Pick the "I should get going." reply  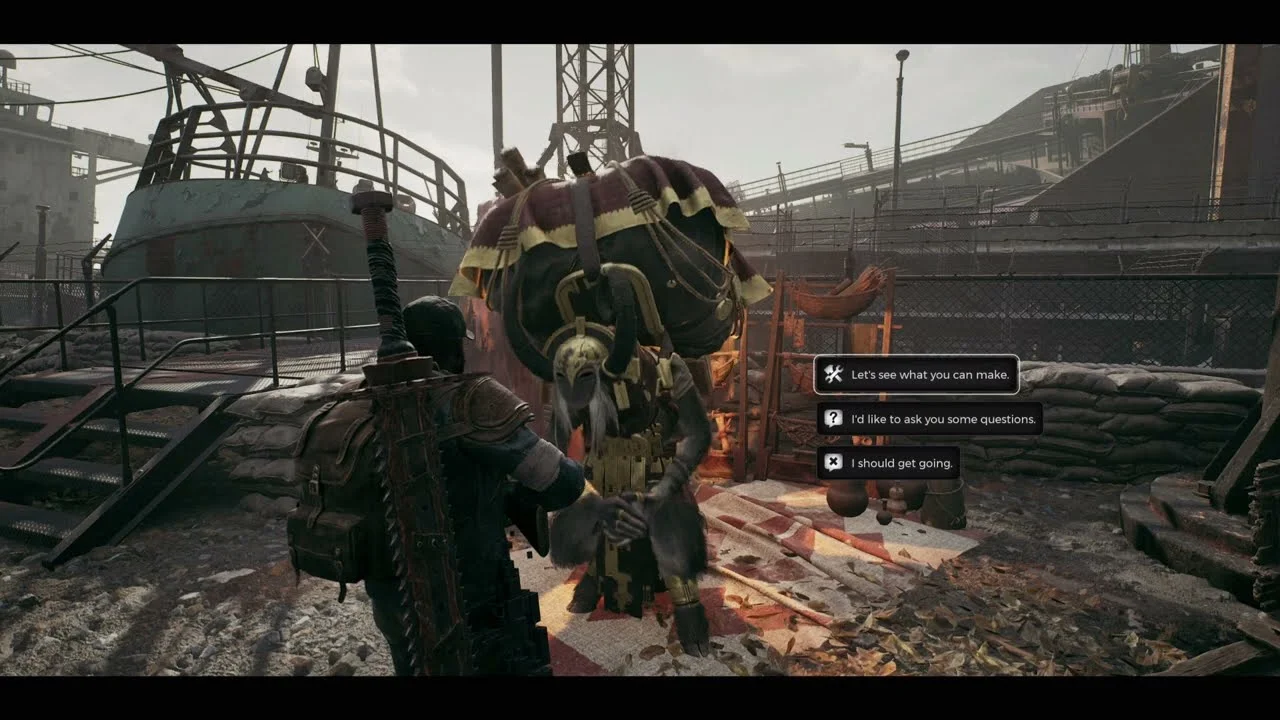click(888, 463)
